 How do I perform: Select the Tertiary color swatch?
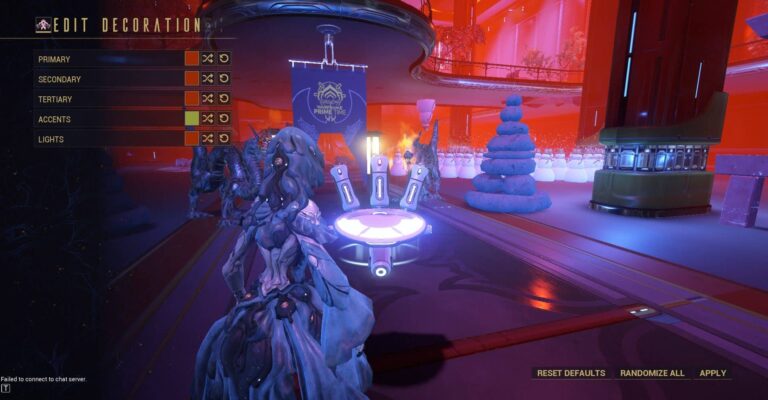click(192, 99)
